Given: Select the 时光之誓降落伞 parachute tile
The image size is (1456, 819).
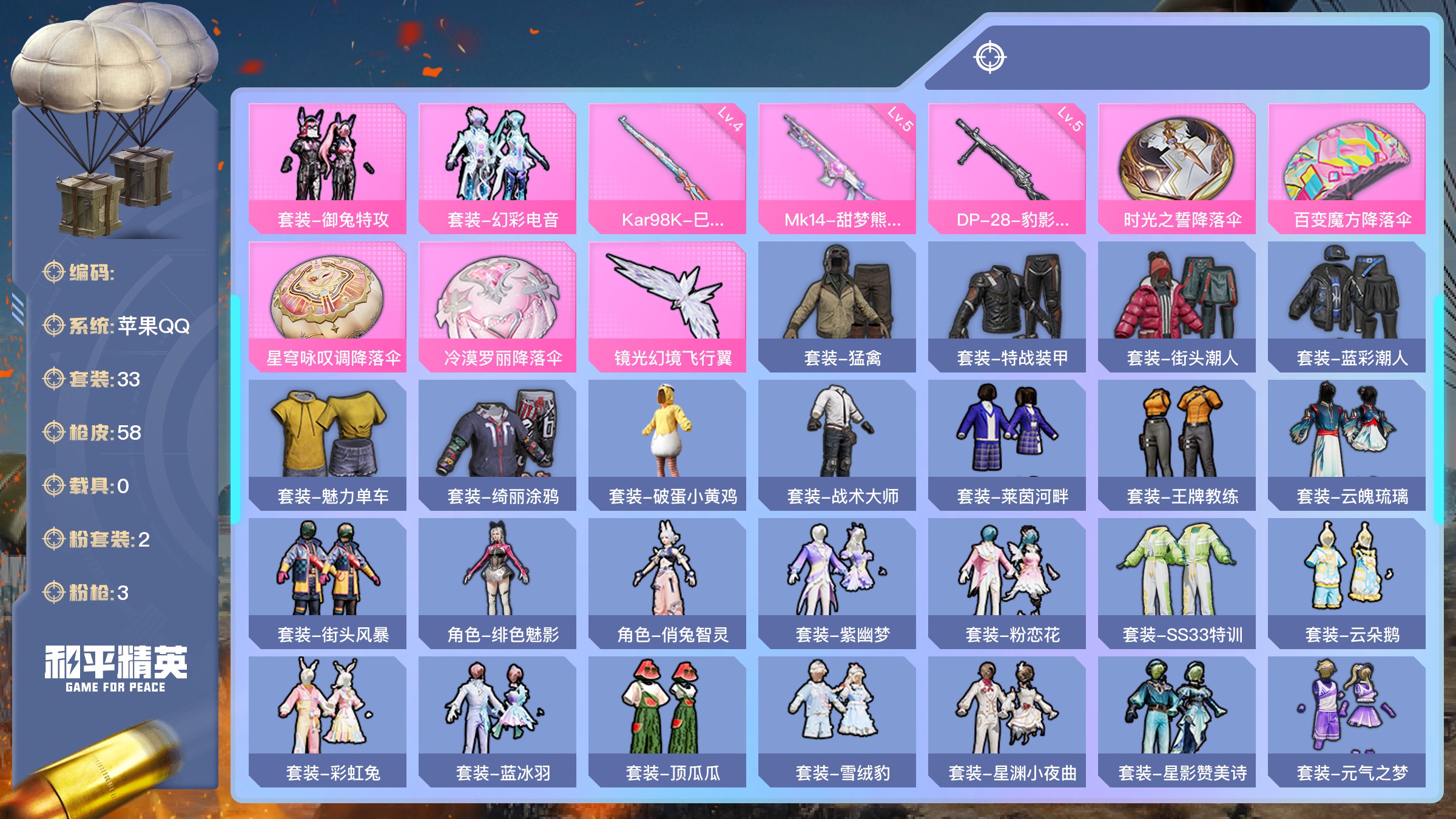Looking at the screenshot, I should [1177, 168].
